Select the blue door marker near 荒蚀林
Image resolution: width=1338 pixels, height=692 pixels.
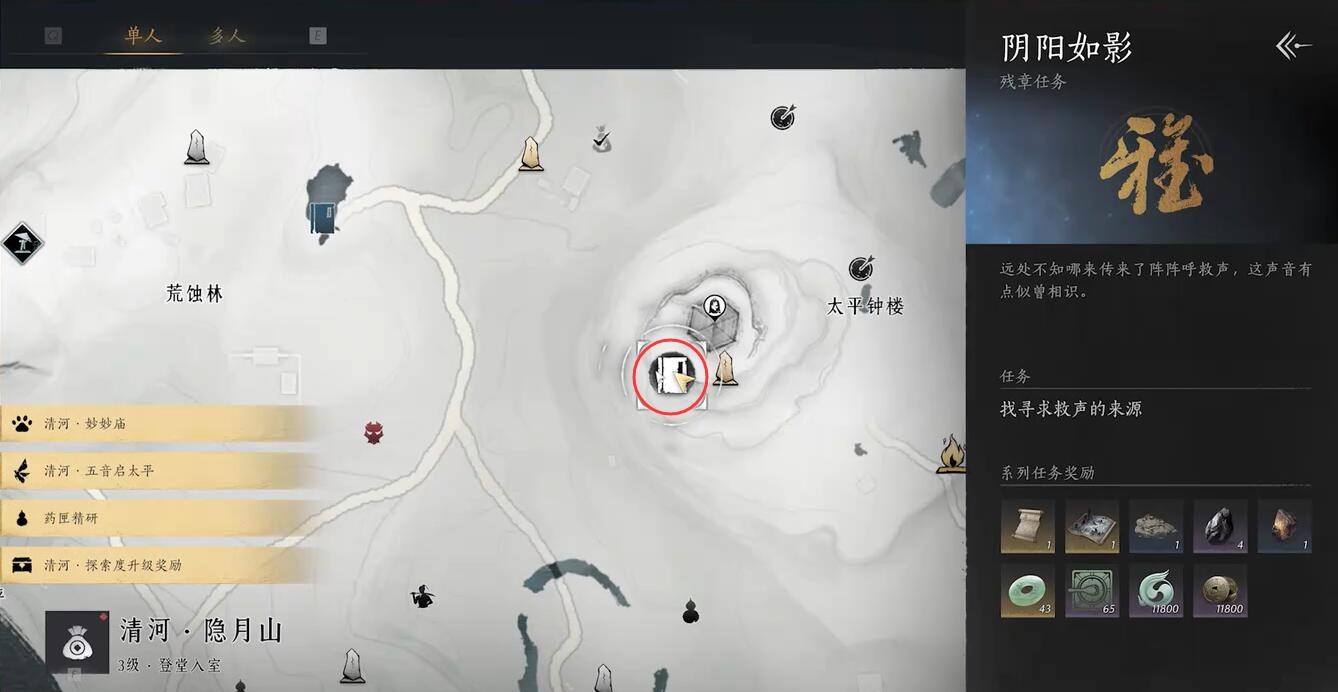pos(323,217)
